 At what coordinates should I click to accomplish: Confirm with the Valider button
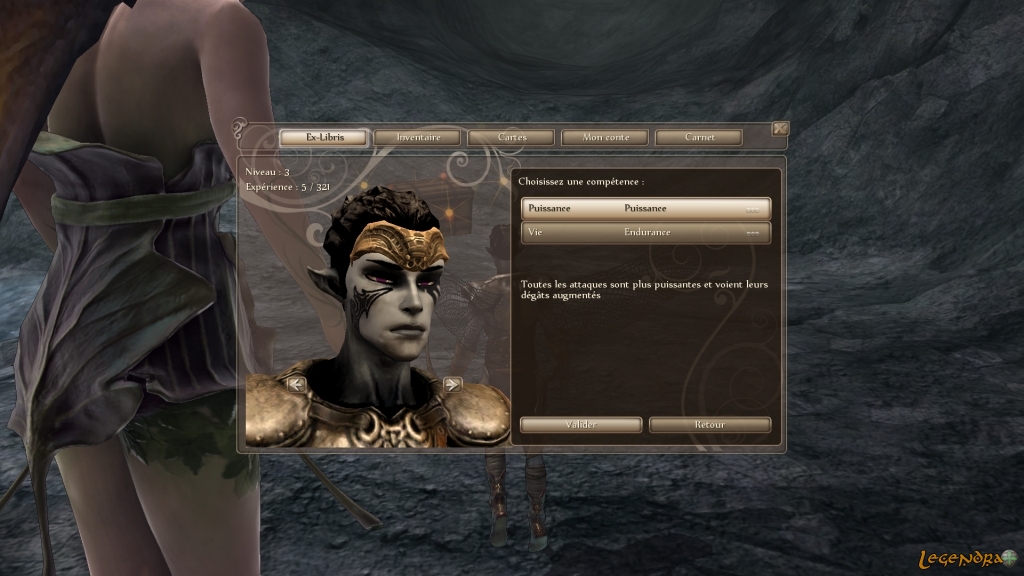tap(581, 425)
